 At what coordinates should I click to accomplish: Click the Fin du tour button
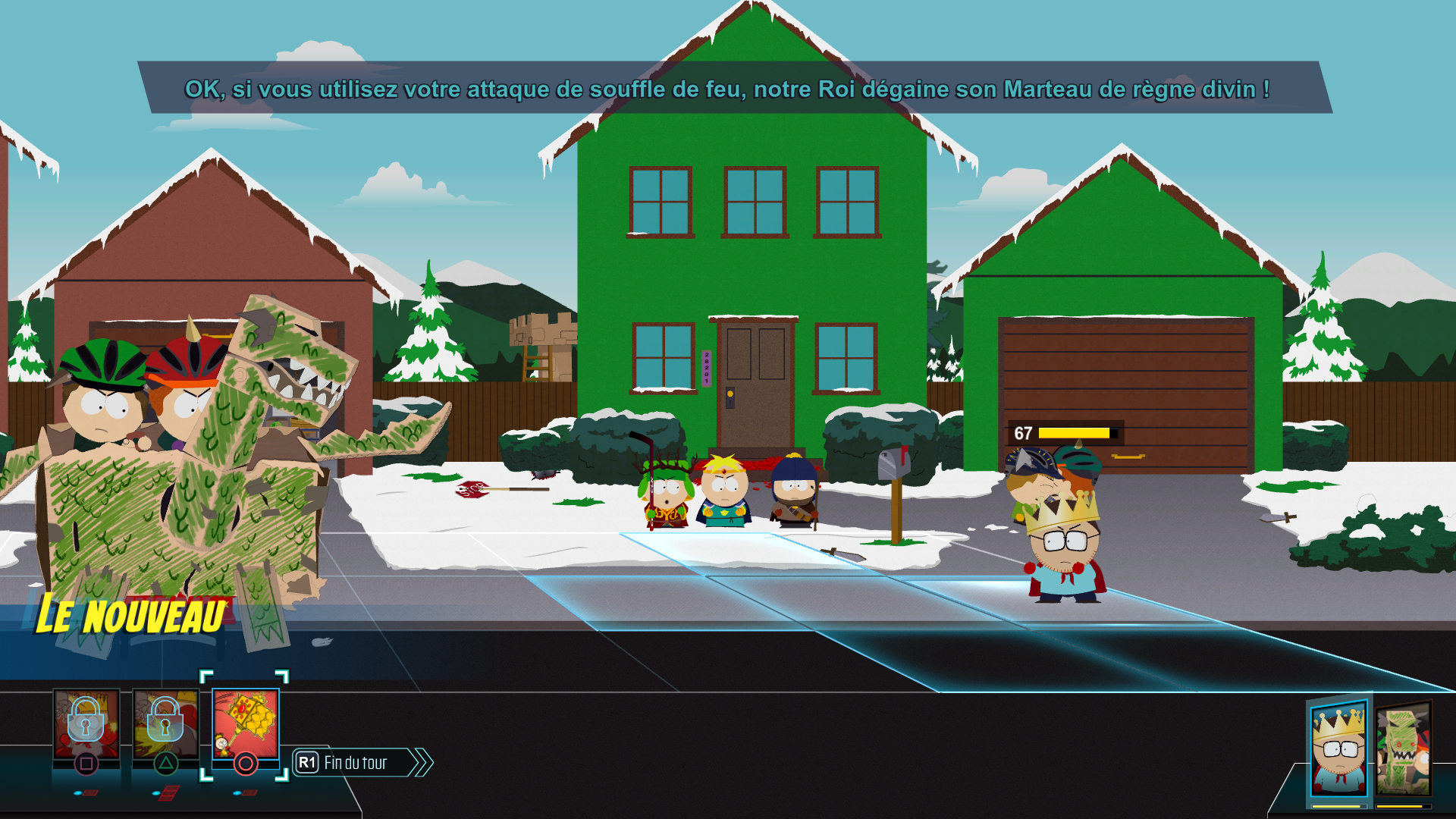[x=355, y=763]
